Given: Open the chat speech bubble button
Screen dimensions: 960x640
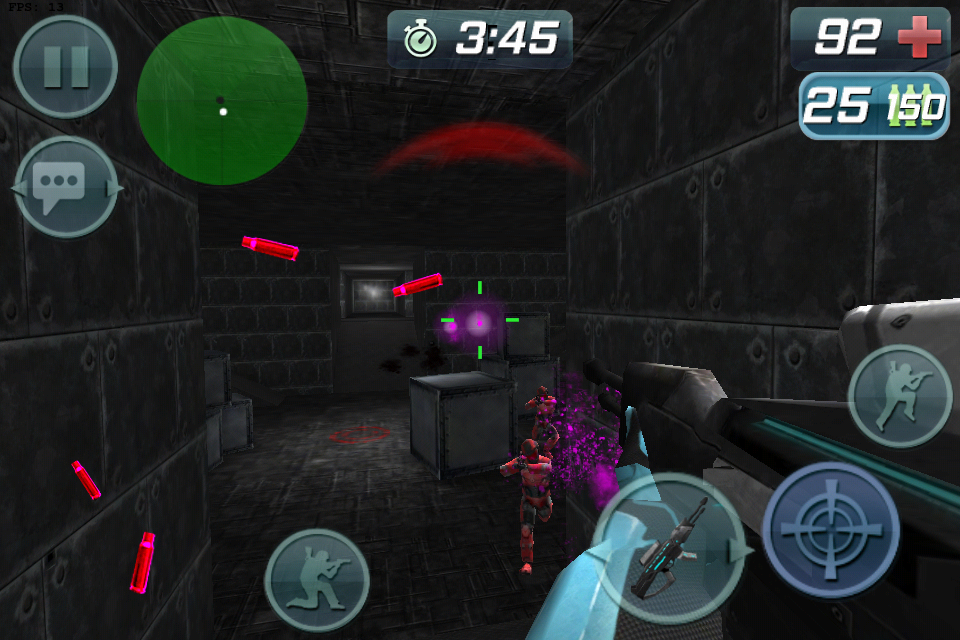Looking at the screenshot, I should tap(66, 187).
